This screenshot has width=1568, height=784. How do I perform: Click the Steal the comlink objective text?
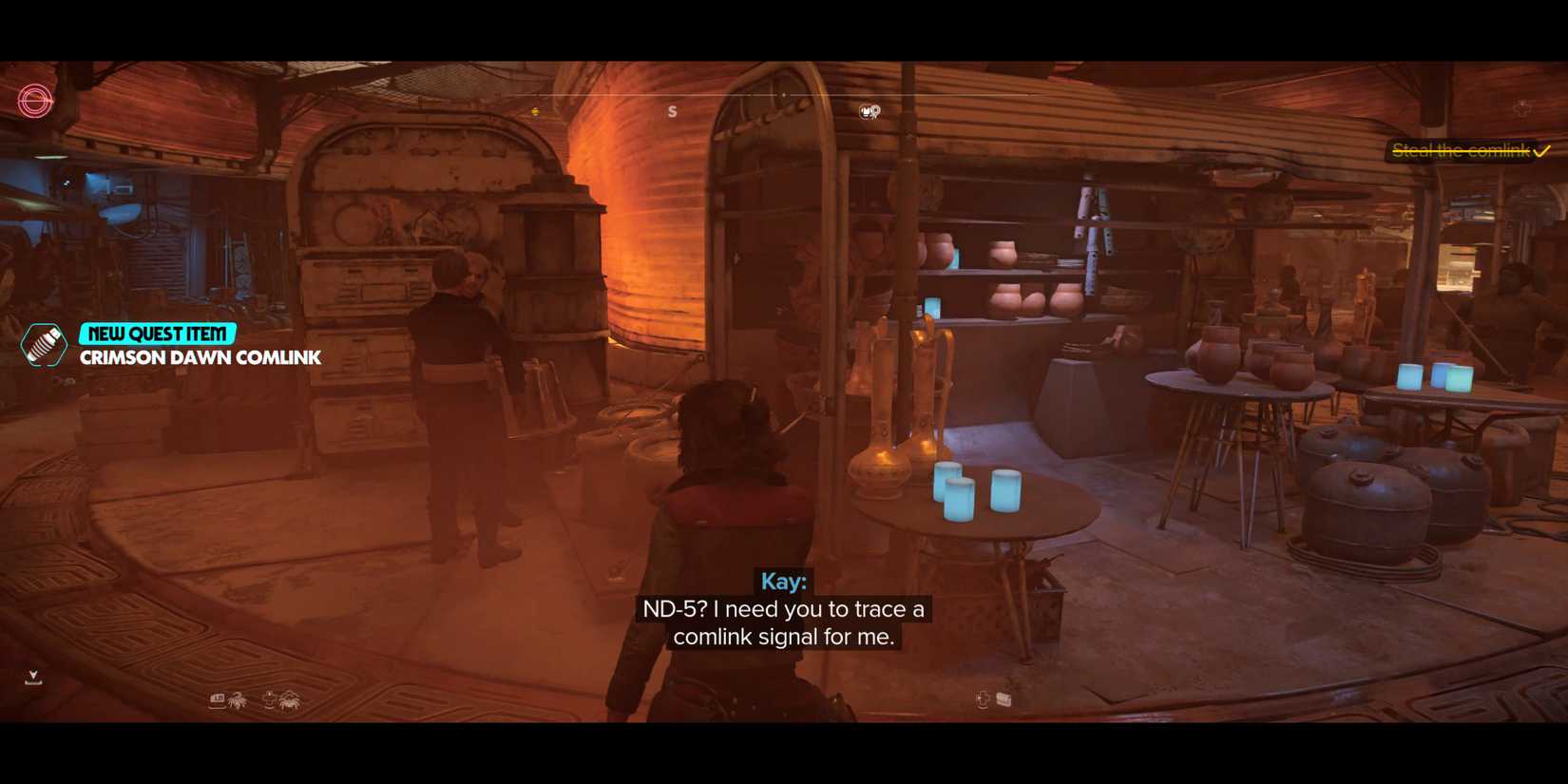(x=1463, y=150)
